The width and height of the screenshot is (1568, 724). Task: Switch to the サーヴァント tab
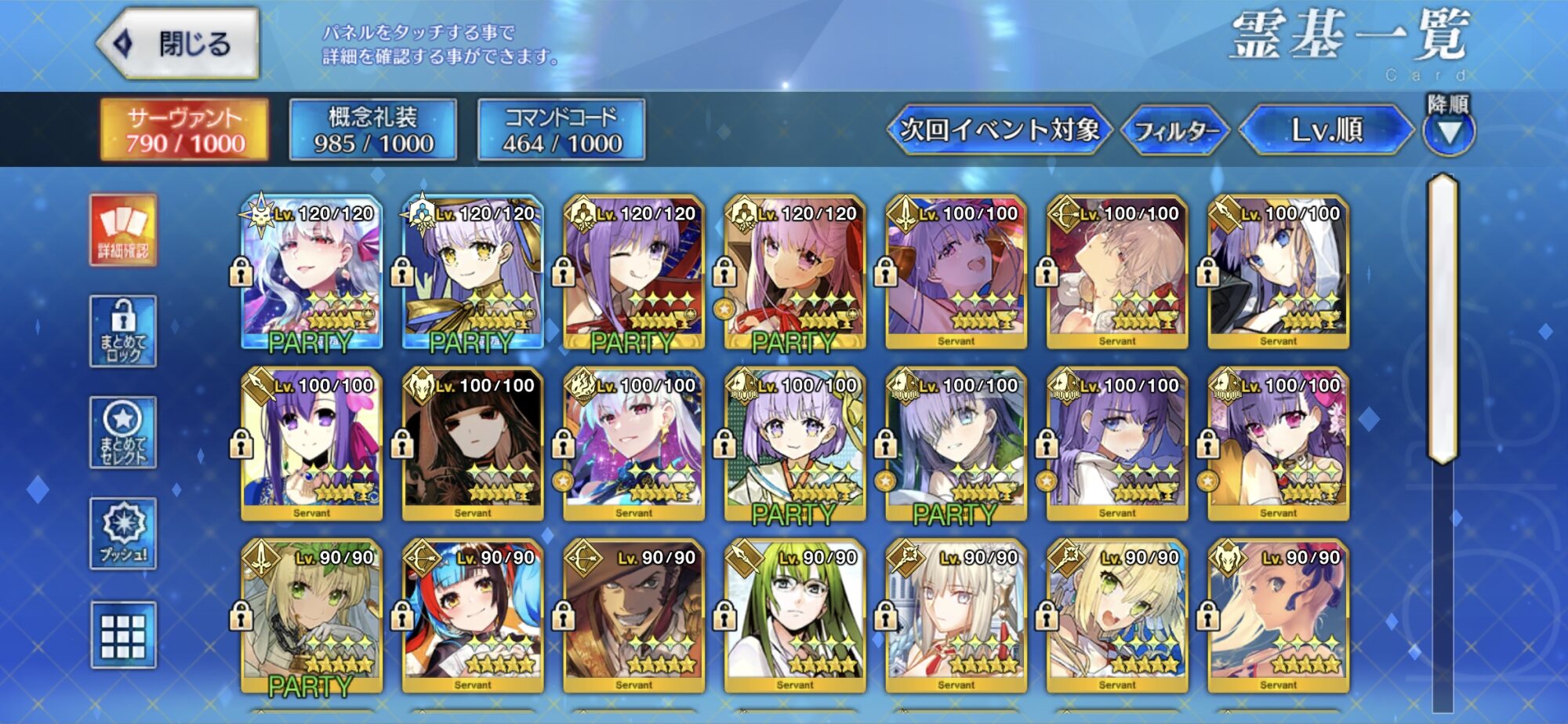tap(185, 130)
